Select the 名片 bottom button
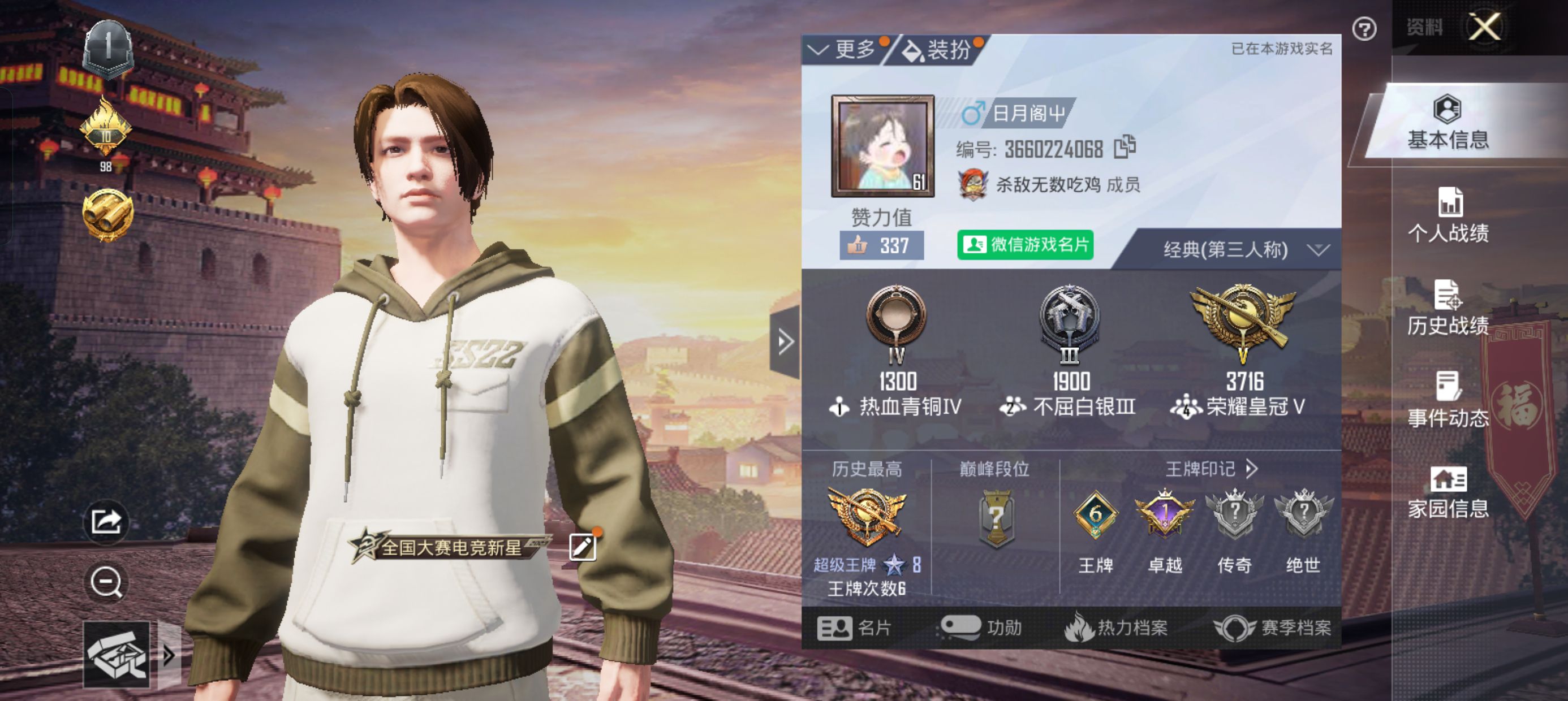The image size is (1568, 701). coord(855,628)
